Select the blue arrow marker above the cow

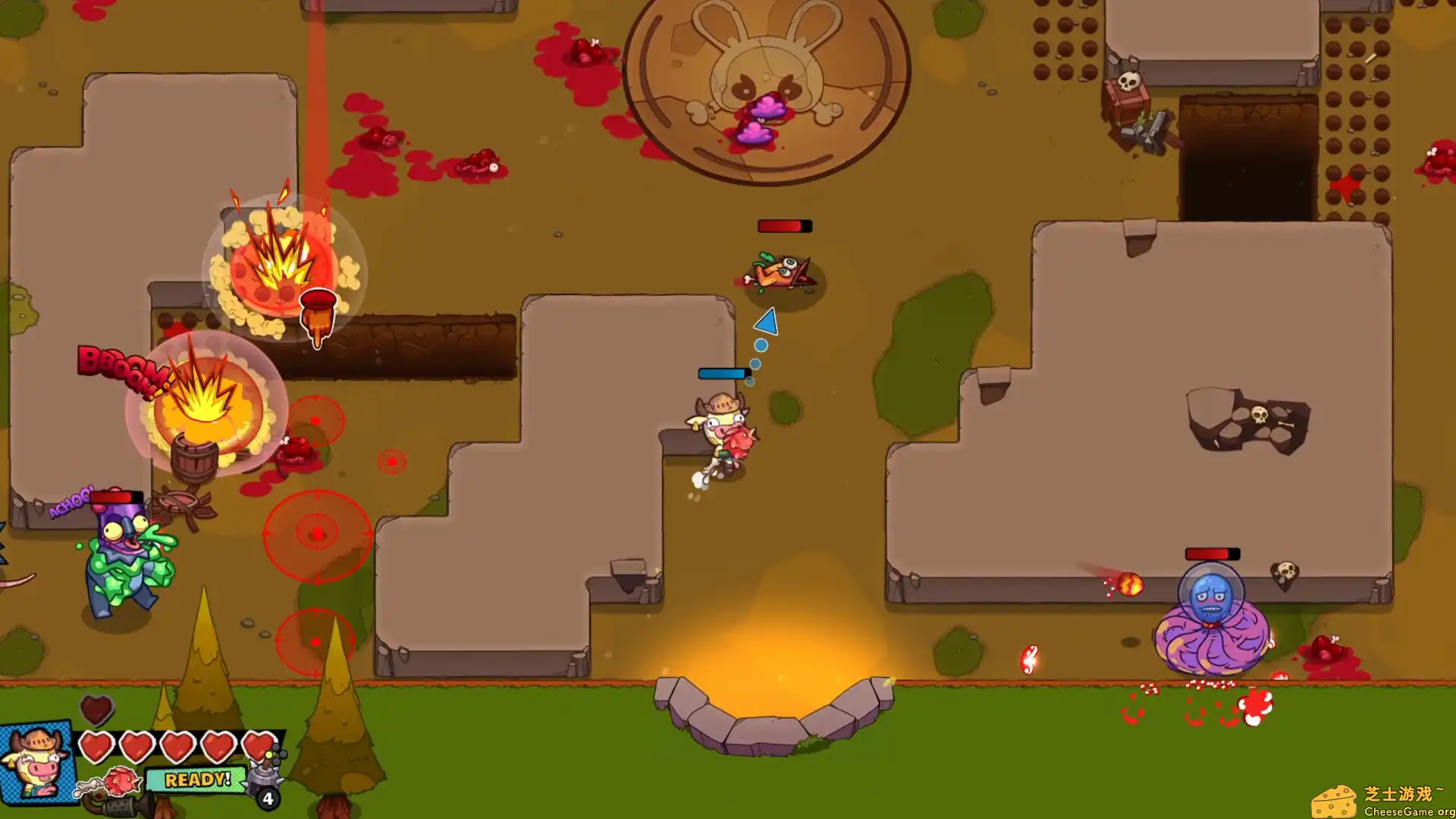[x=766, y=322]
